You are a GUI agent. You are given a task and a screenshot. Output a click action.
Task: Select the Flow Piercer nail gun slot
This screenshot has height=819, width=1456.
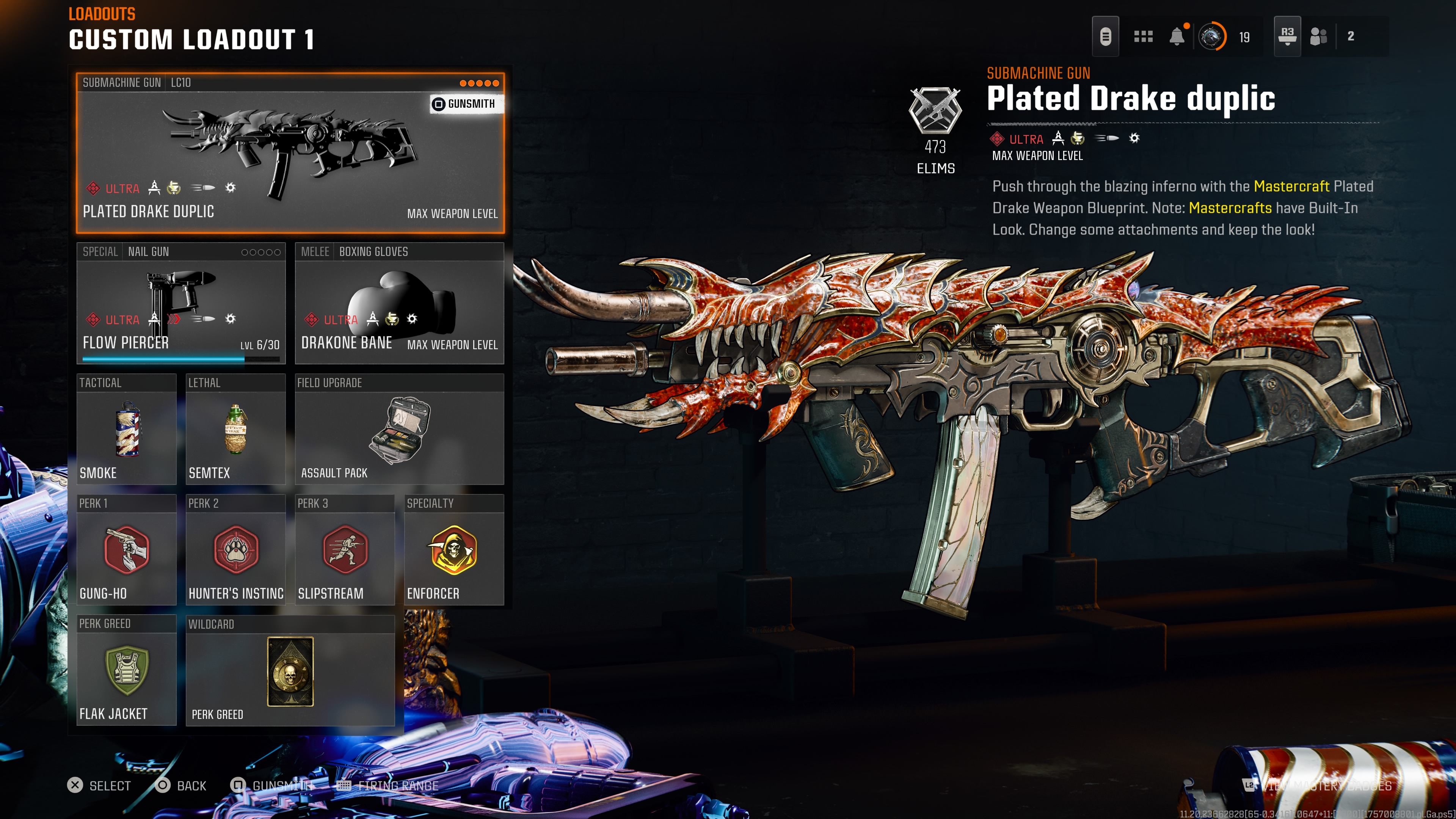coord(181,304)
